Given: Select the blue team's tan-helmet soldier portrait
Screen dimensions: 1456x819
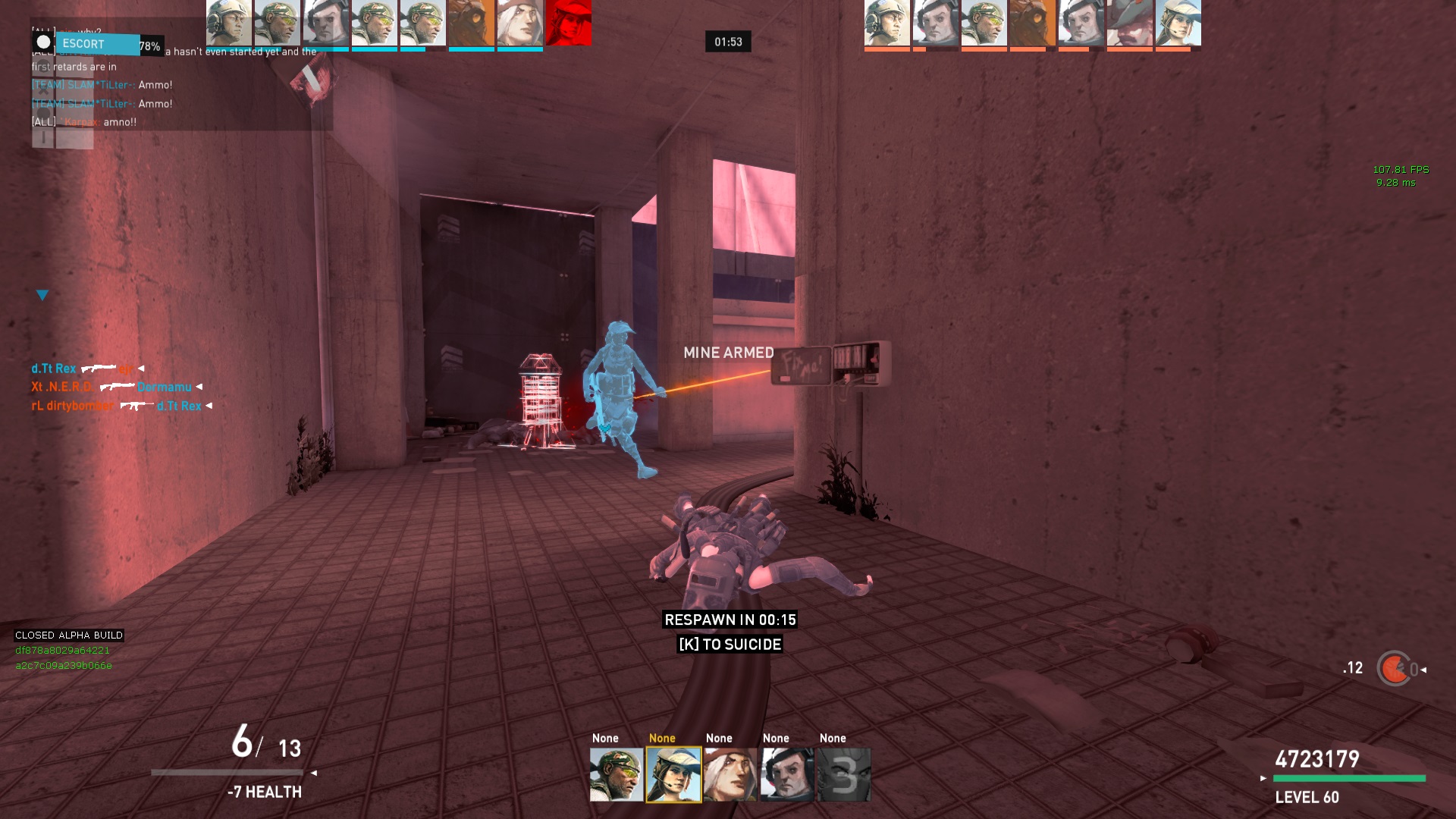Looking at the screenshot, I should coord(229,23).
